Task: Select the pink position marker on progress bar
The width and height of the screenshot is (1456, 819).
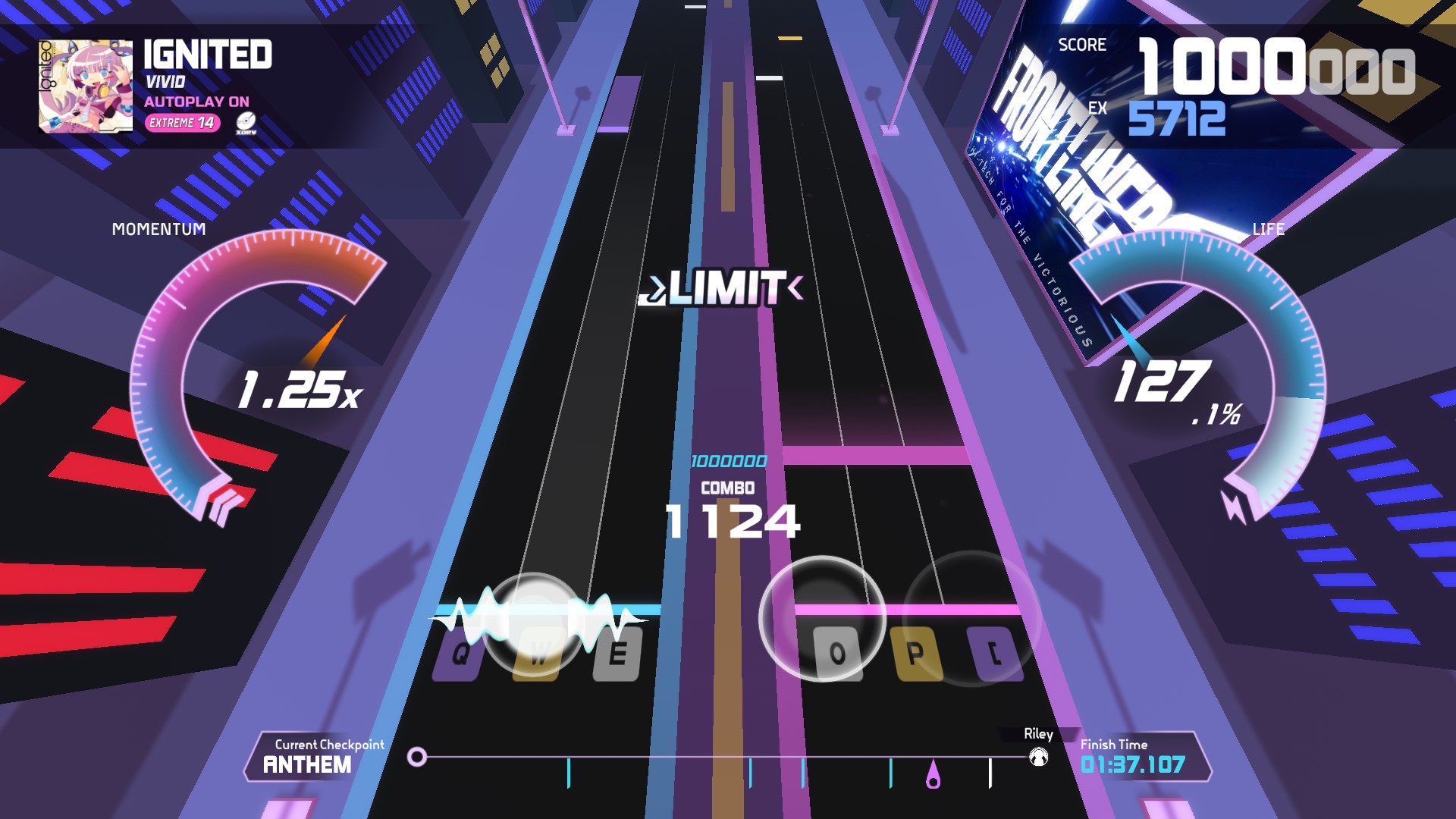Action: (934, 776)
